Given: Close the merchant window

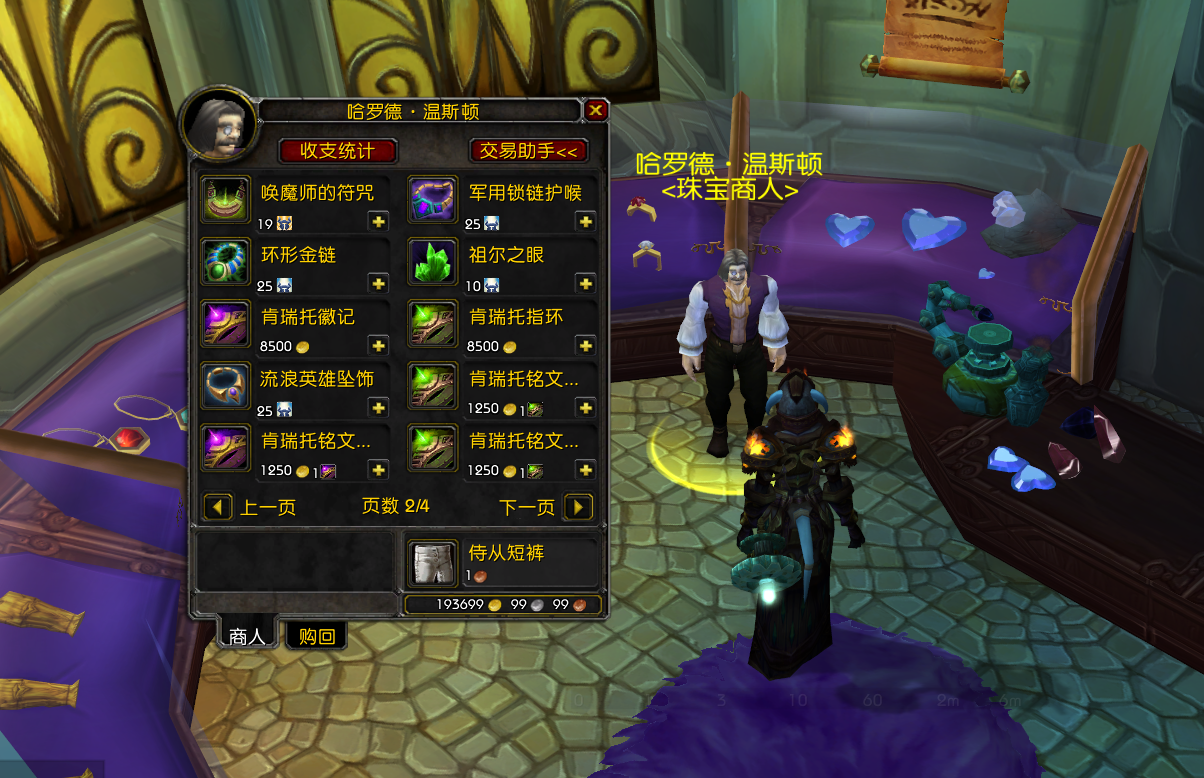Looking at the screenshot, I should (595, 110).
